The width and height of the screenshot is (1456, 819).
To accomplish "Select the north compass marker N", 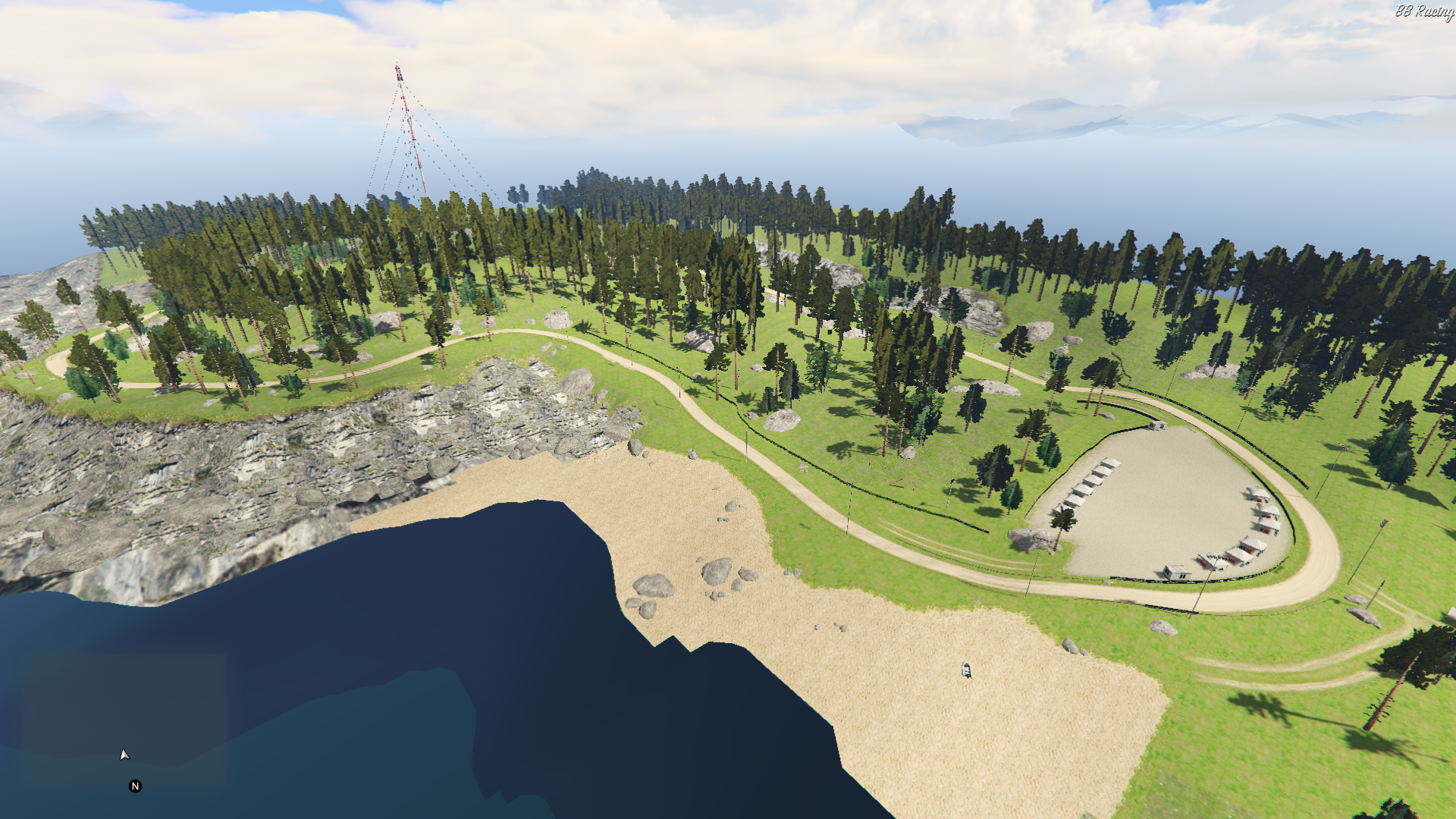I will (136, 786).
